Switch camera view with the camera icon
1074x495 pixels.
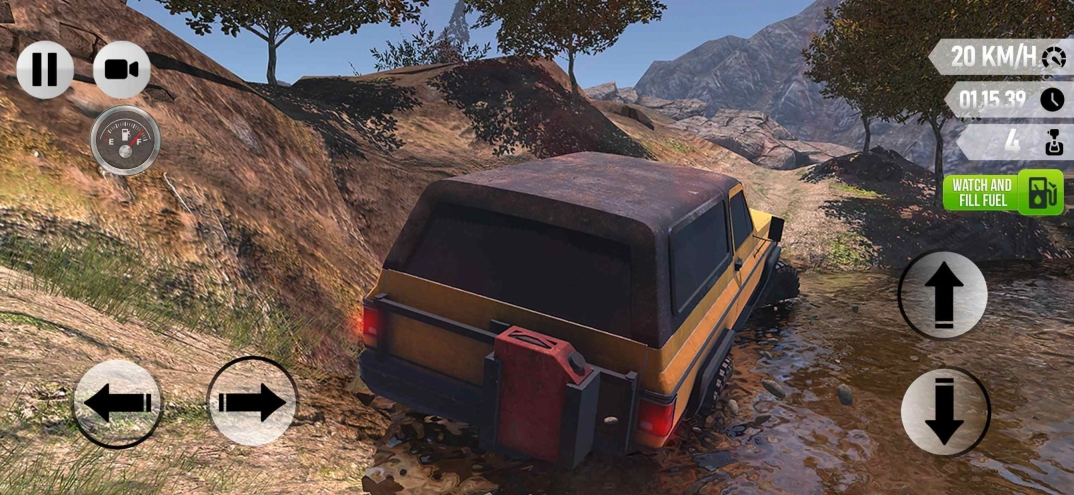tap(122, 69)
